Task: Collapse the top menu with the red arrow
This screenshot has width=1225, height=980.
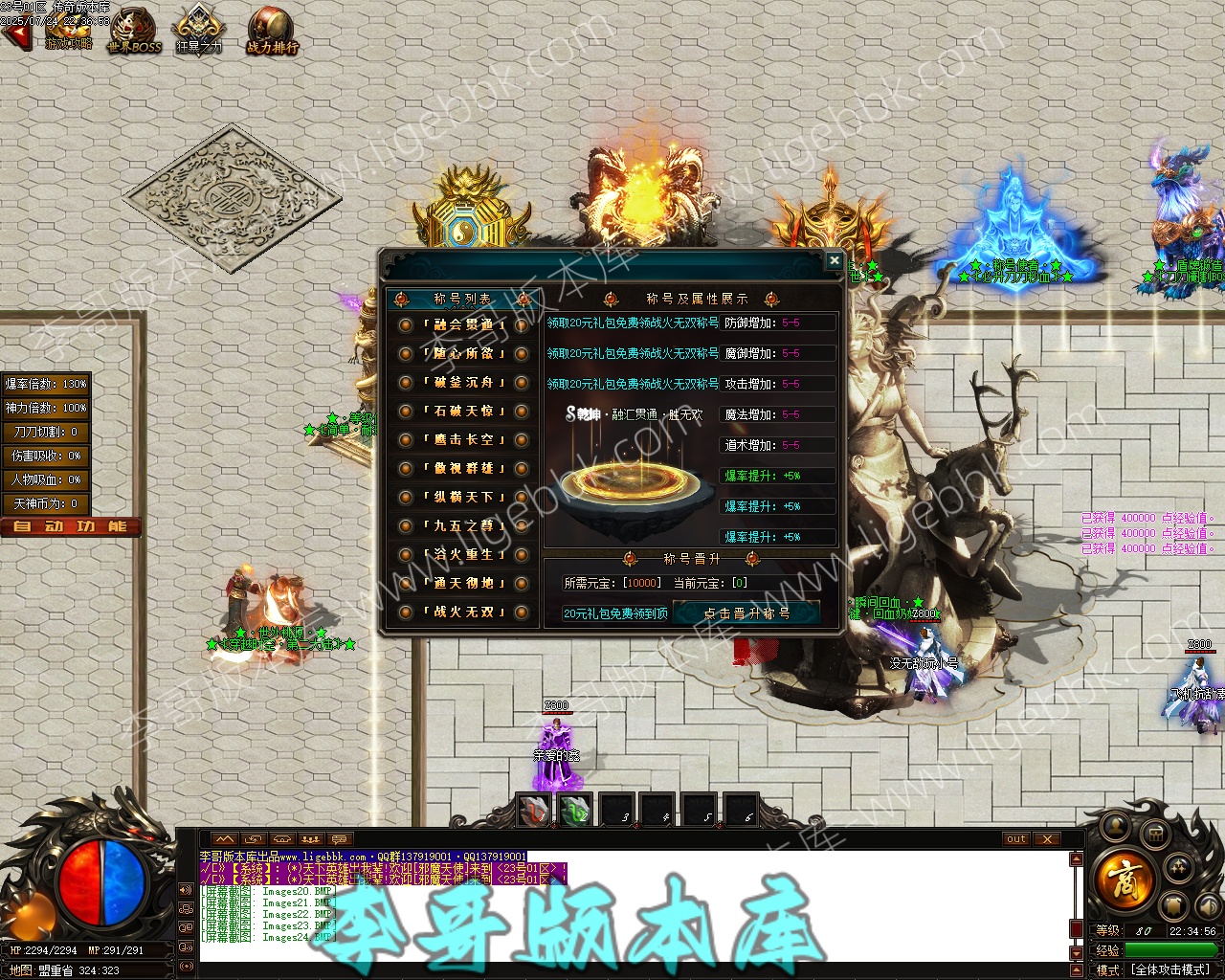Action: (x=13, y=37)
